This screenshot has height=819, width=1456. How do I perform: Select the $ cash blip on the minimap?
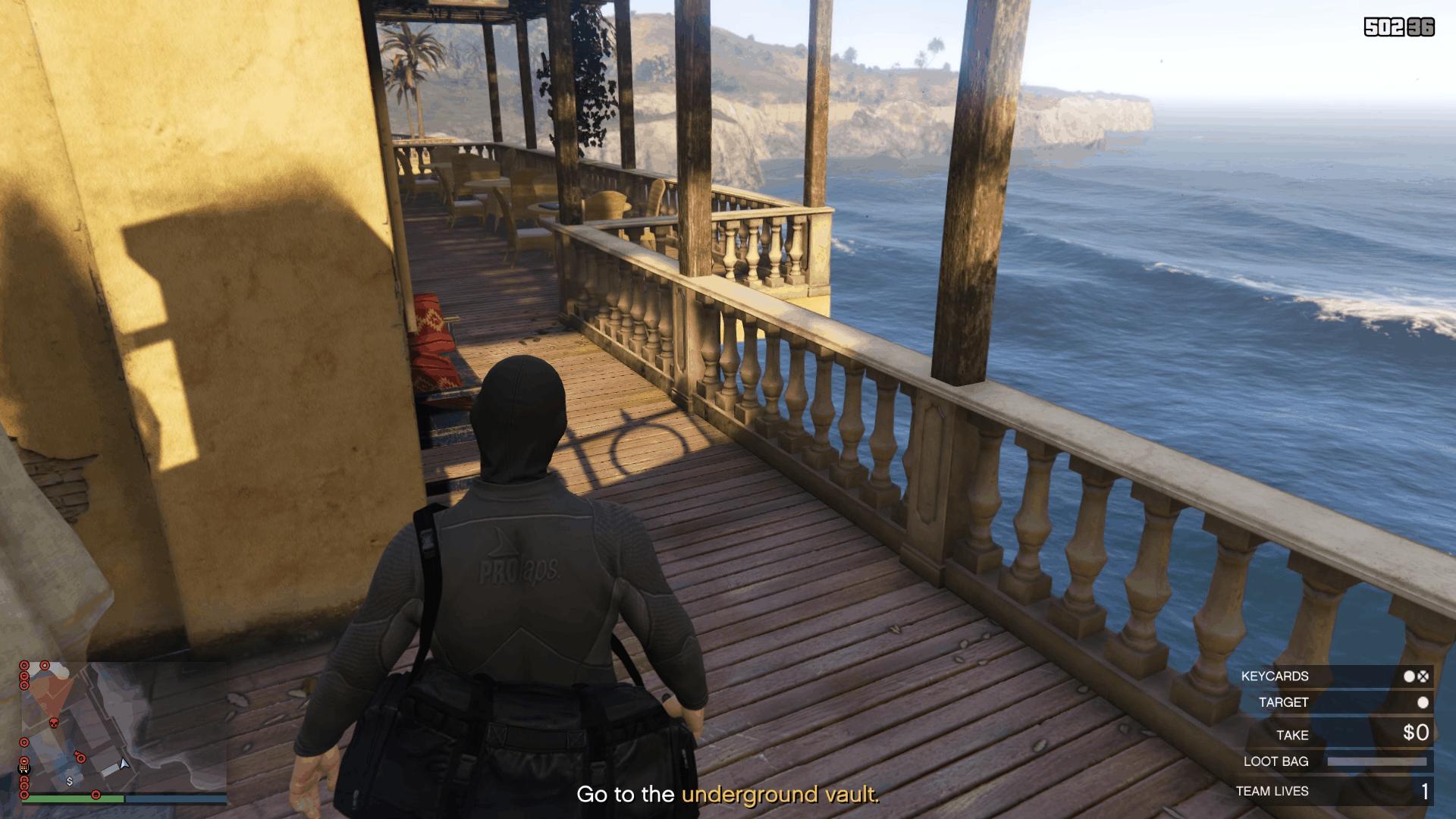70,781
